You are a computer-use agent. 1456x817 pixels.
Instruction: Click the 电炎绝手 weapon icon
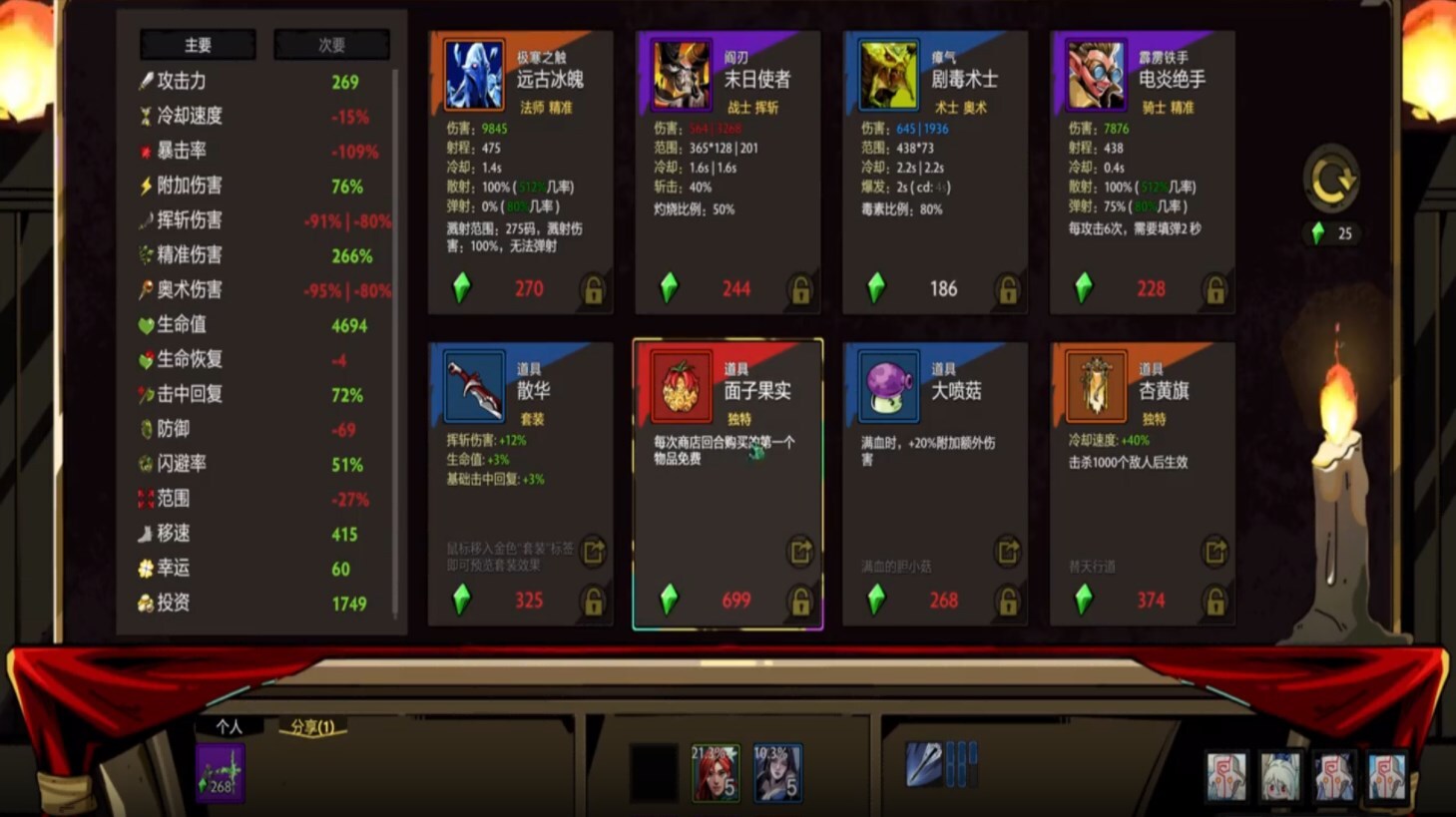coord(1096,74)
